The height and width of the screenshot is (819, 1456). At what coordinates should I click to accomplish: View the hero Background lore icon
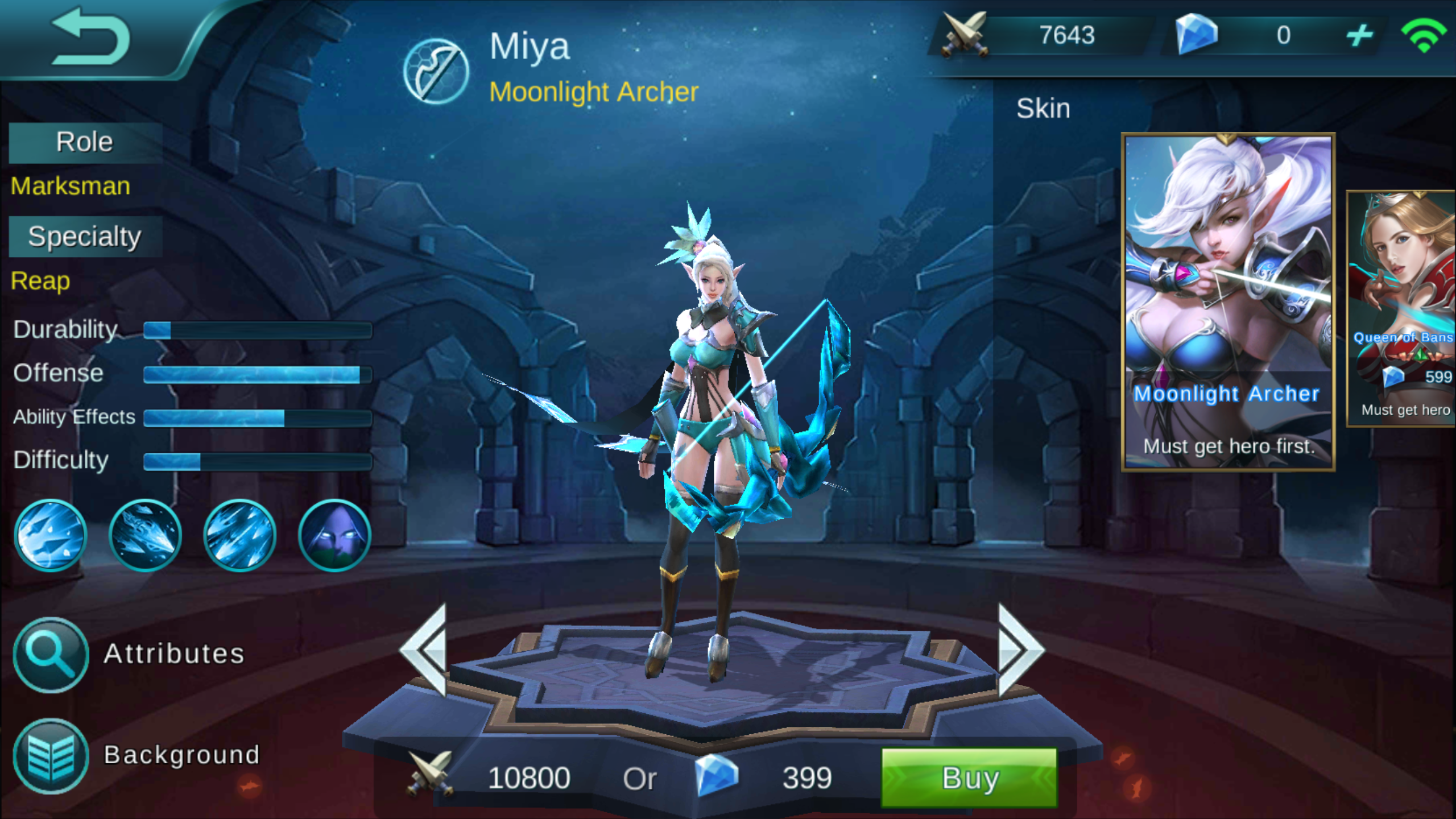50,755
